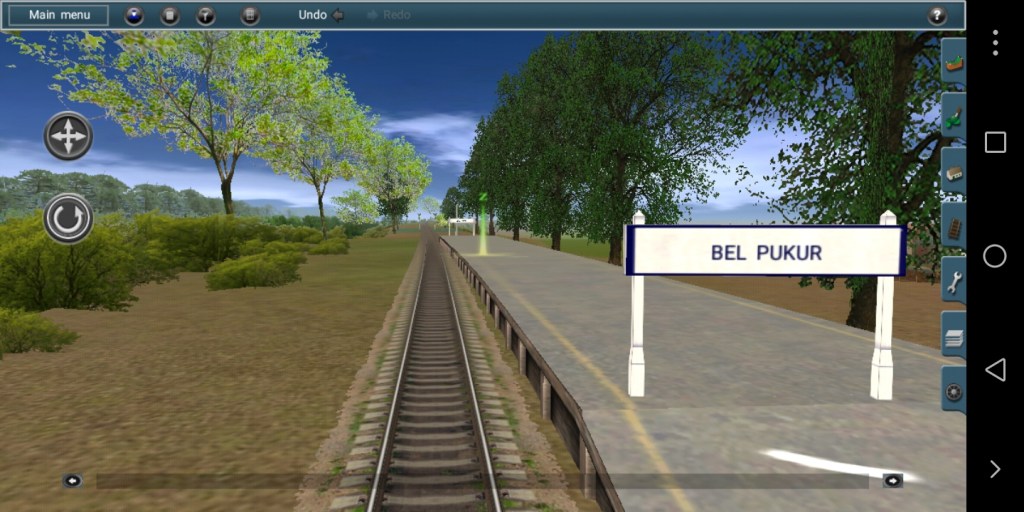This screenshot has width=1024, height=512.
Task: Open the stacked layers tab
Action: pyautogui.click(x=954, y=337)
